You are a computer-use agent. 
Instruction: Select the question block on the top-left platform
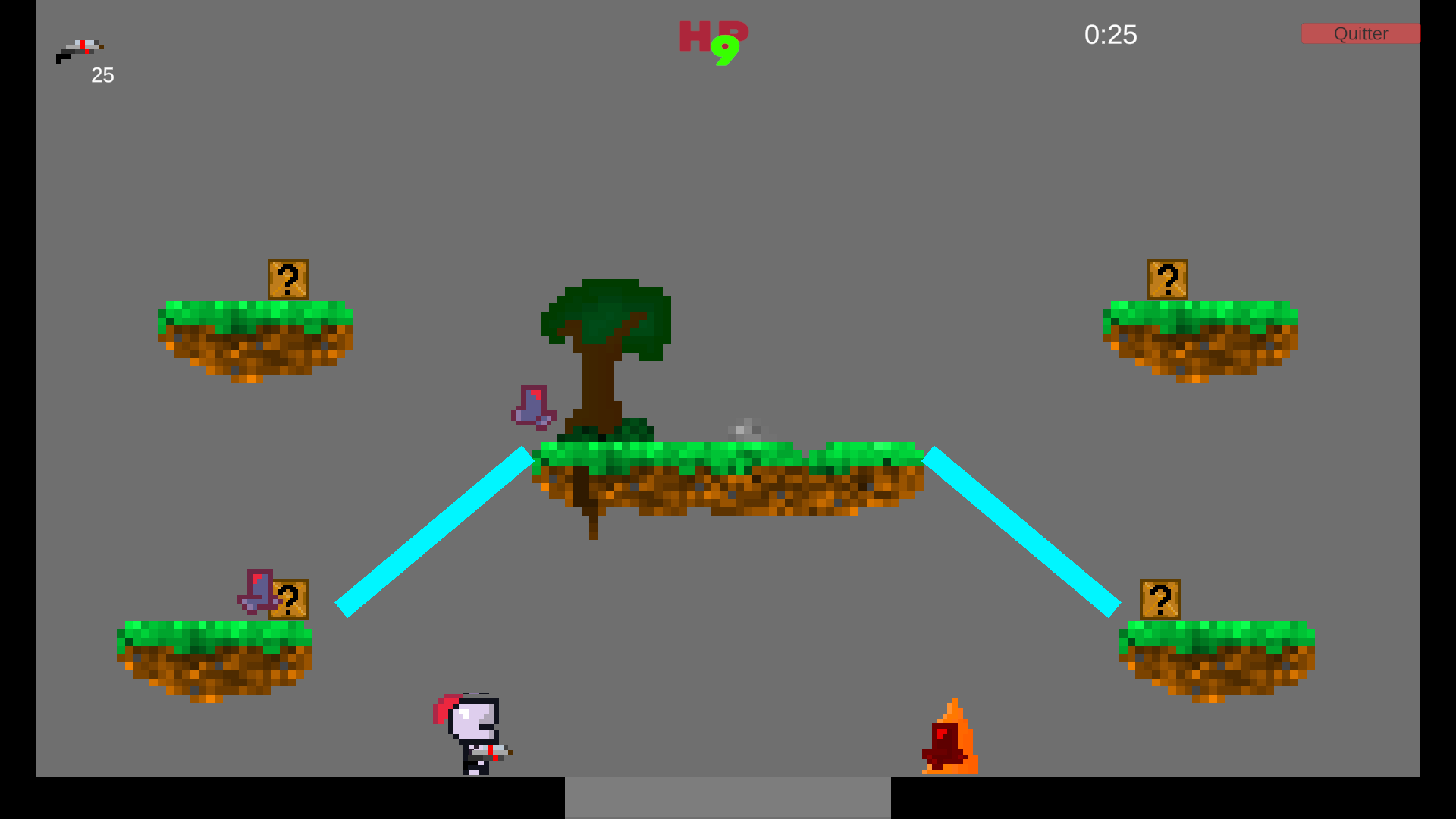click(x=289, y=279)
